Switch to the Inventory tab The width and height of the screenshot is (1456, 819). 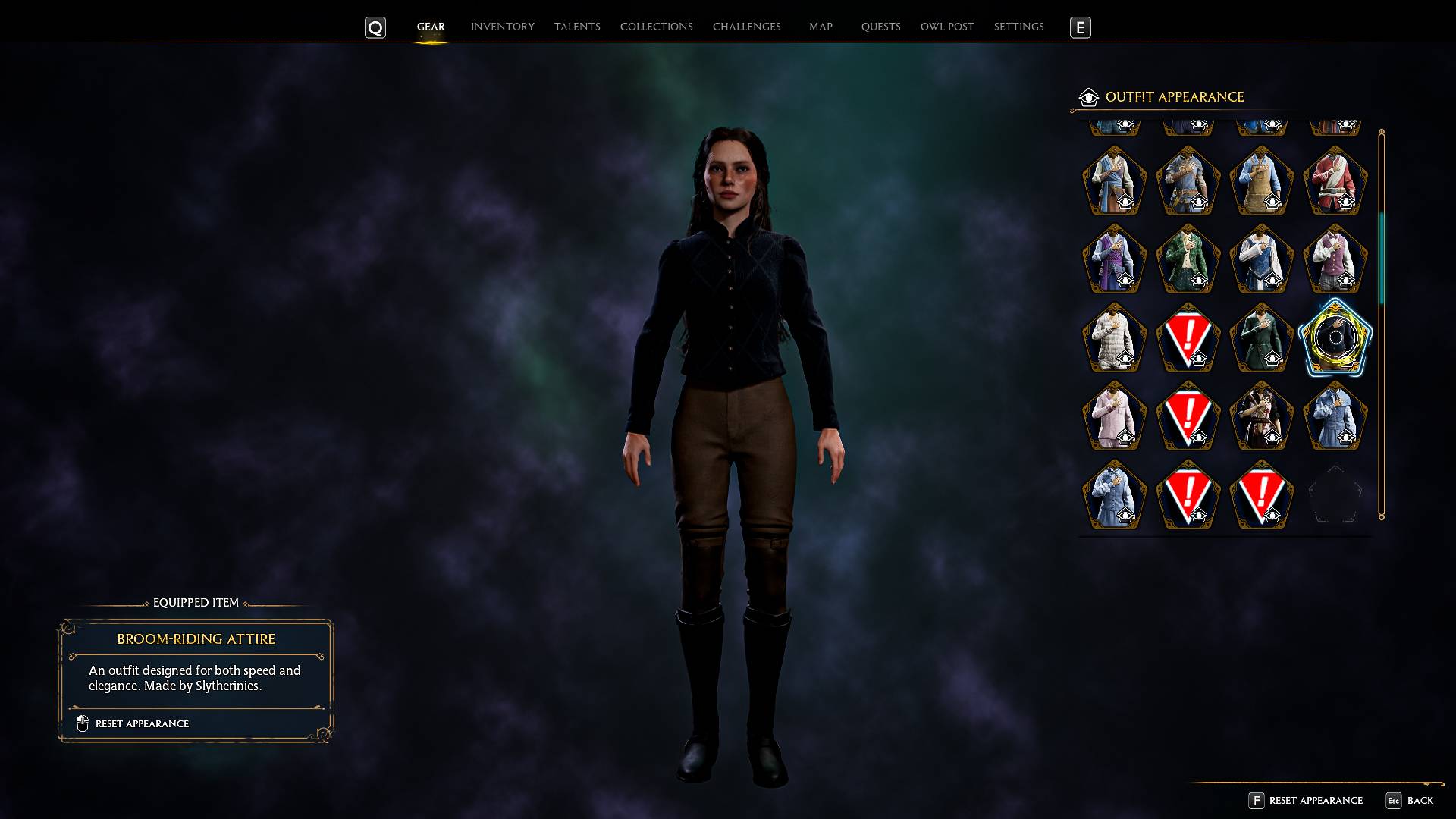click(501, 27)
